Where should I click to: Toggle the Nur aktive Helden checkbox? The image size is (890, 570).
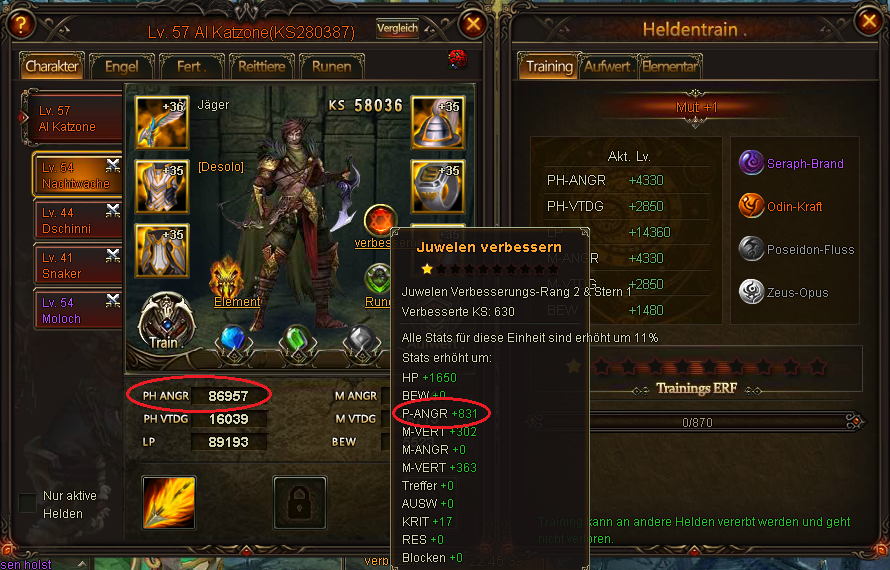(x=27, y=502)
